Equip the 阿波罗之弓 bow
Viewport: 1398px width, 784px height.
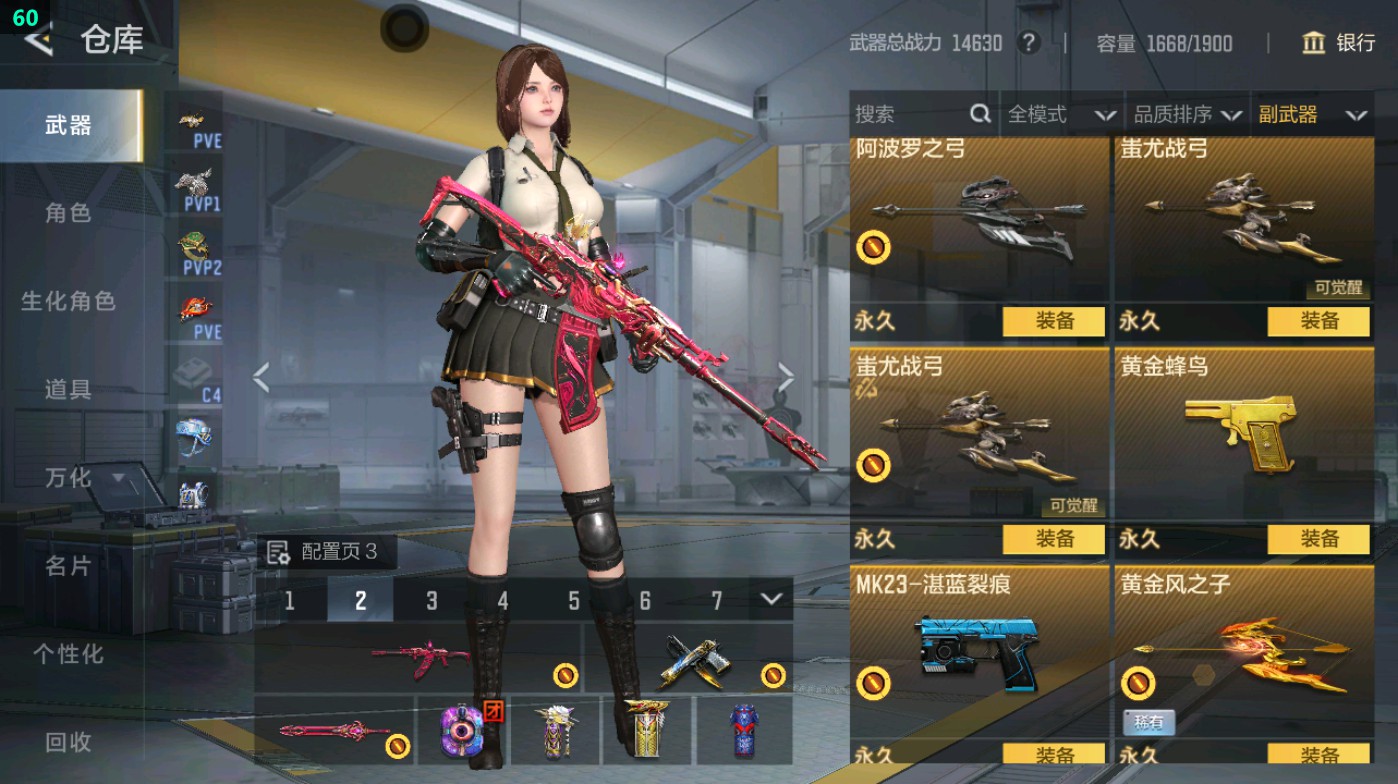(x=1054, y=321)
